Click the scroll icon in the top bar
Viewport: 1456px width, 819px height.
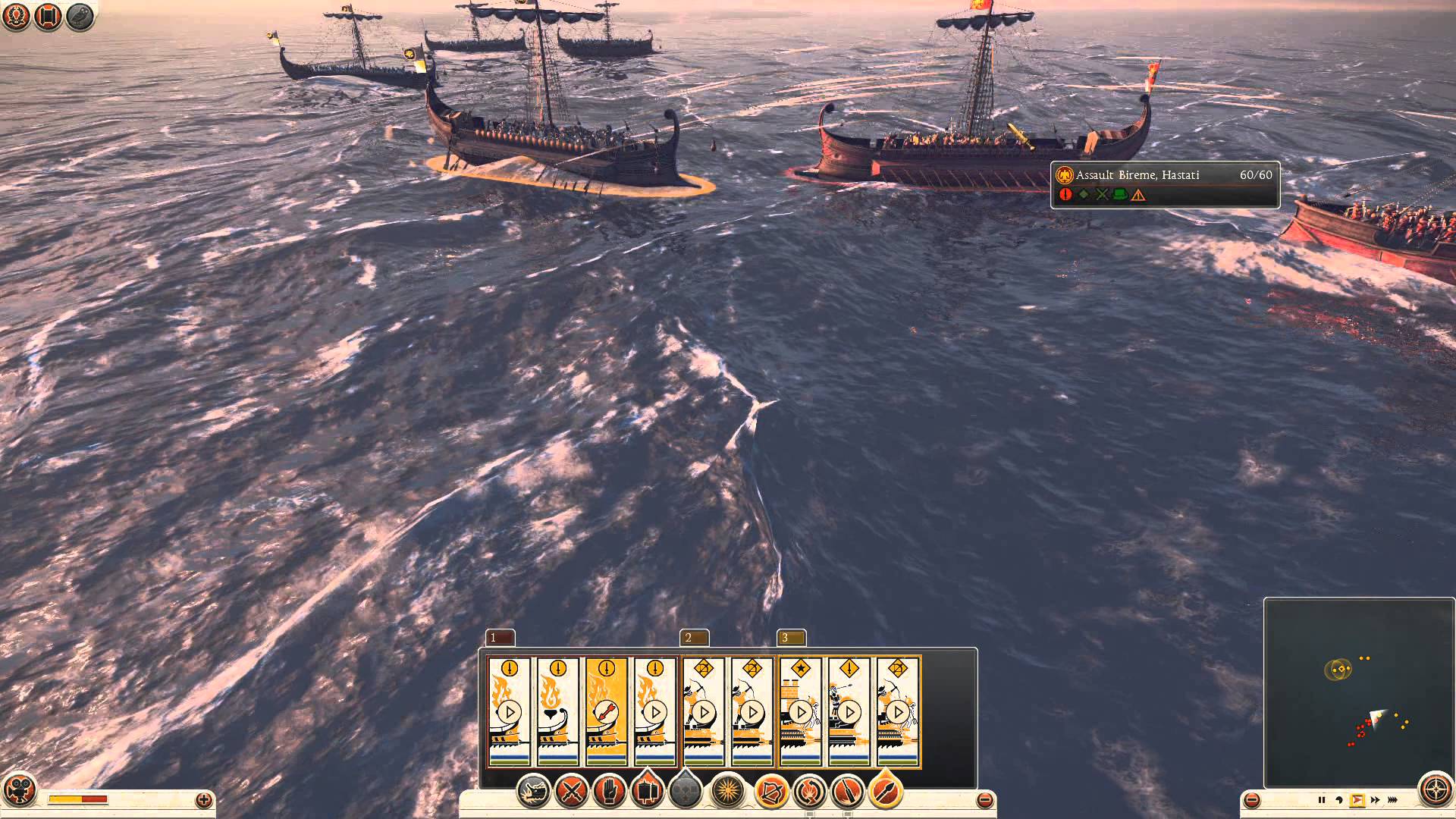pos(48,17)
